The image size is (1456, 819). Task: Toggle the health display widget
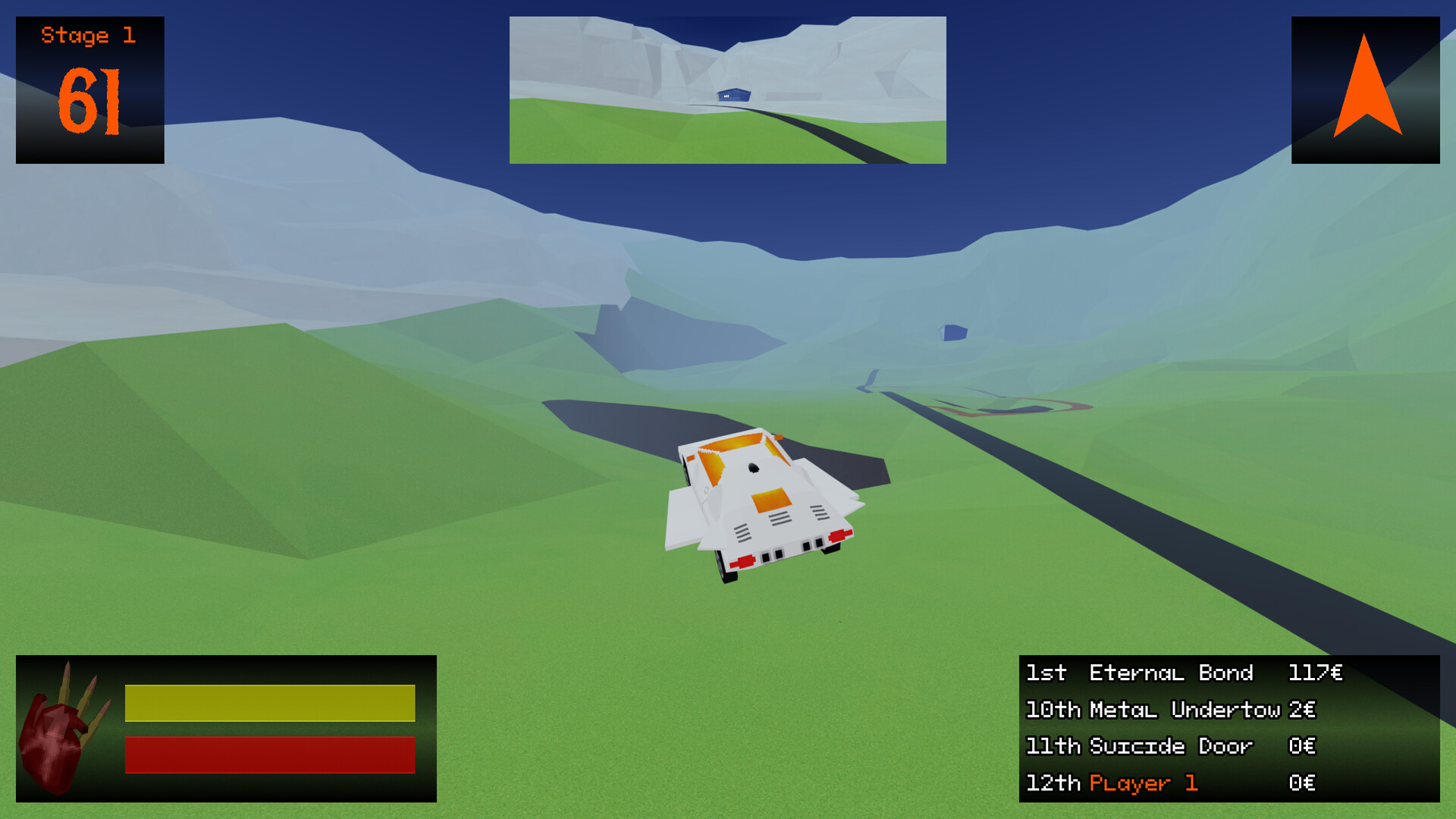(x=225, y=728)
